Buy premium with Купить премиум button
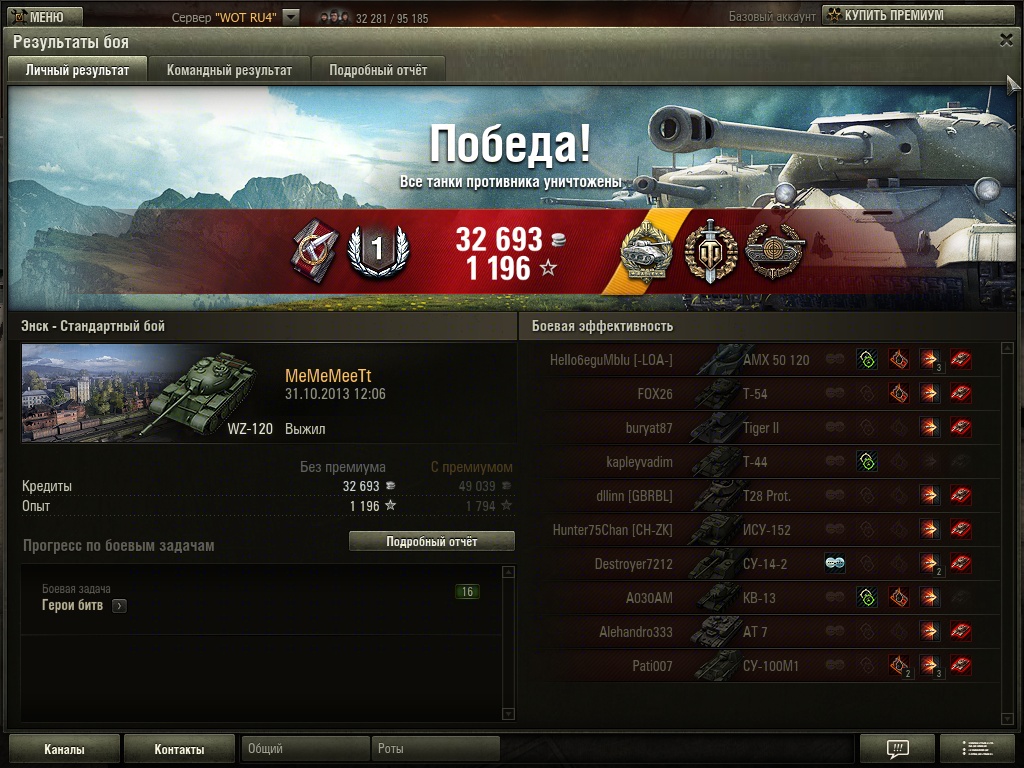This screenshot has height=768, width=1024. 917,15
